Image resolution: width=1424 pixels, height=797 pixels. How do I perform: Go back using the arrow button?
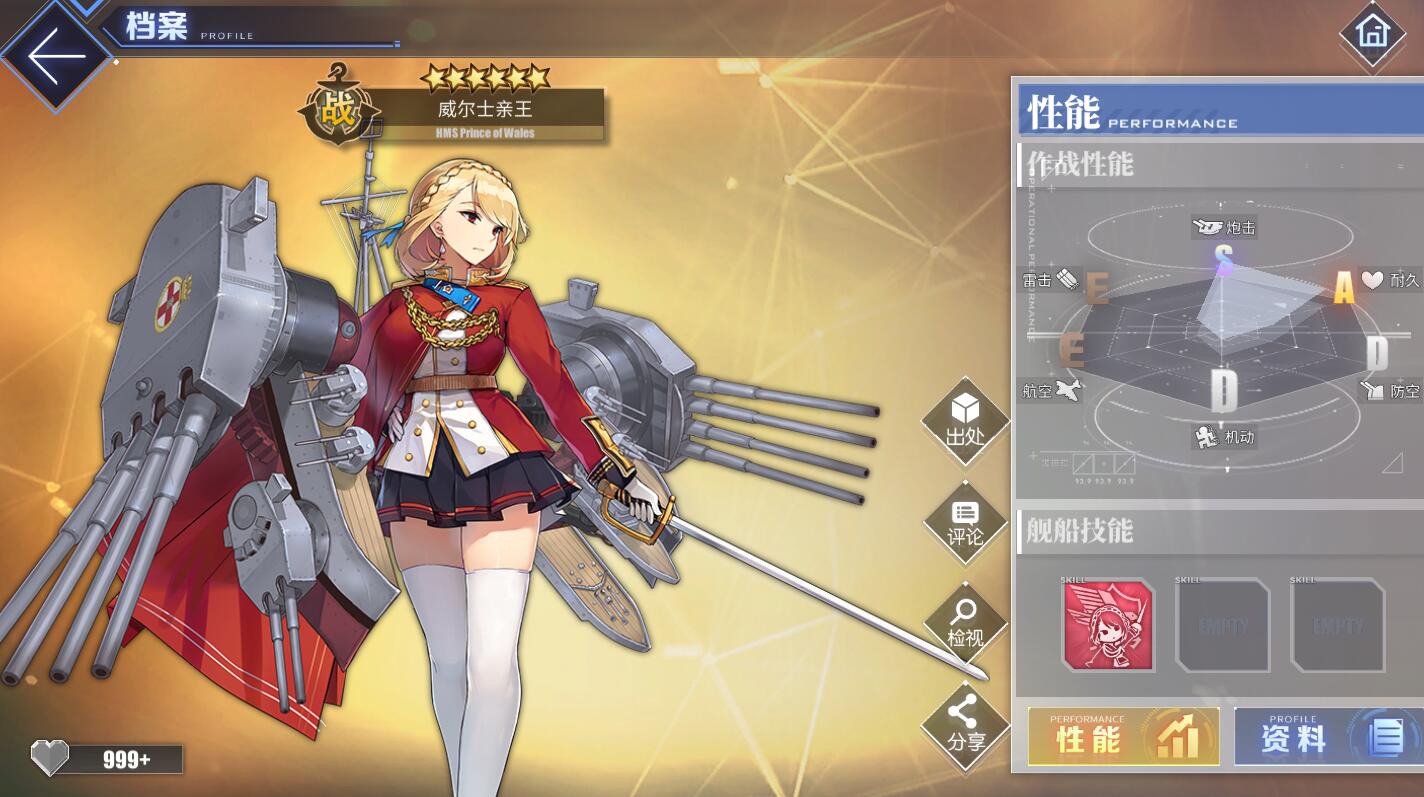click(55, 55)
